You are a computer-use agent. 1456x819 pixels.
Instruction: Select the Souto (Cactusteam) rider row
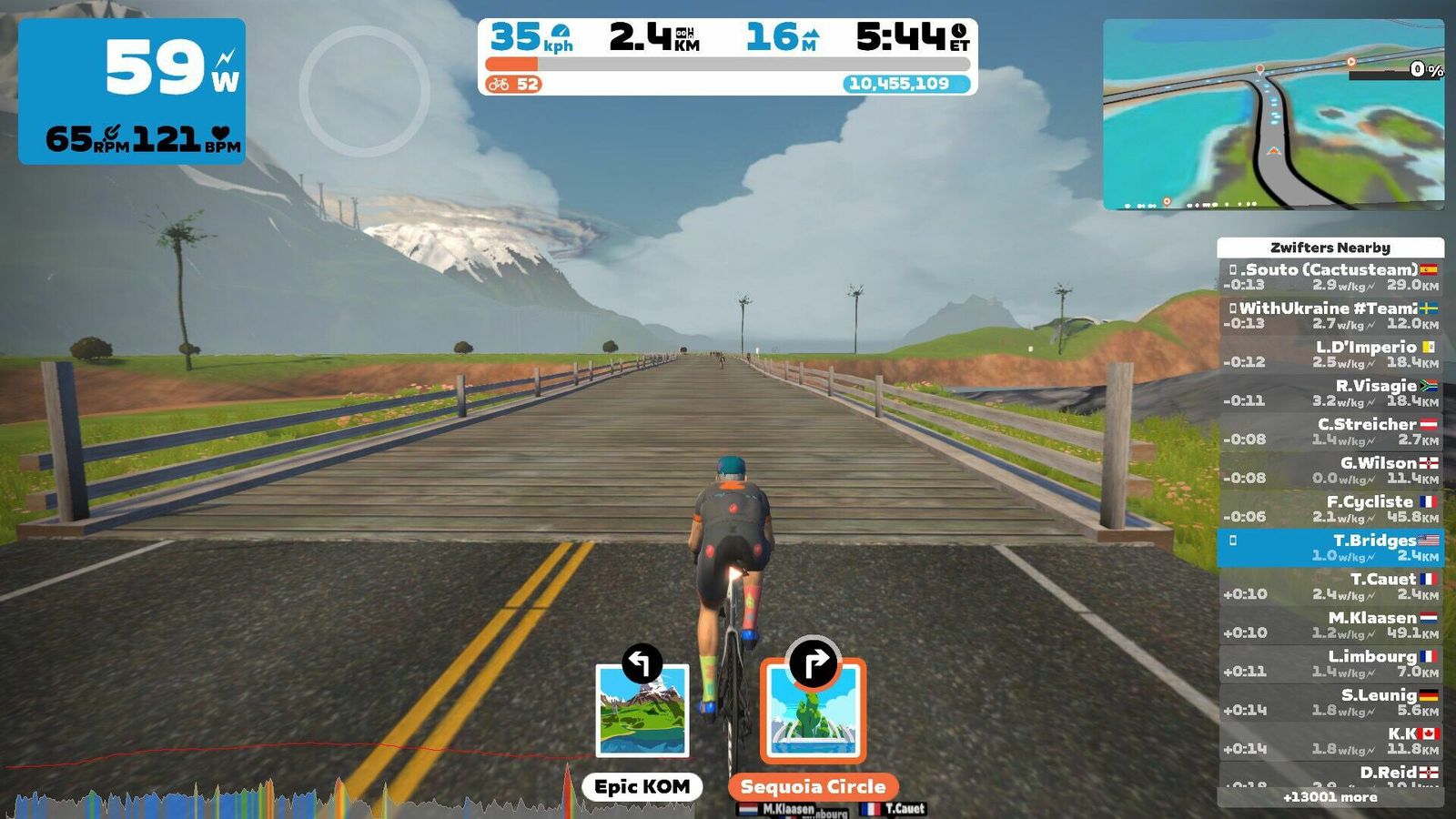[x=1330, y=277]
